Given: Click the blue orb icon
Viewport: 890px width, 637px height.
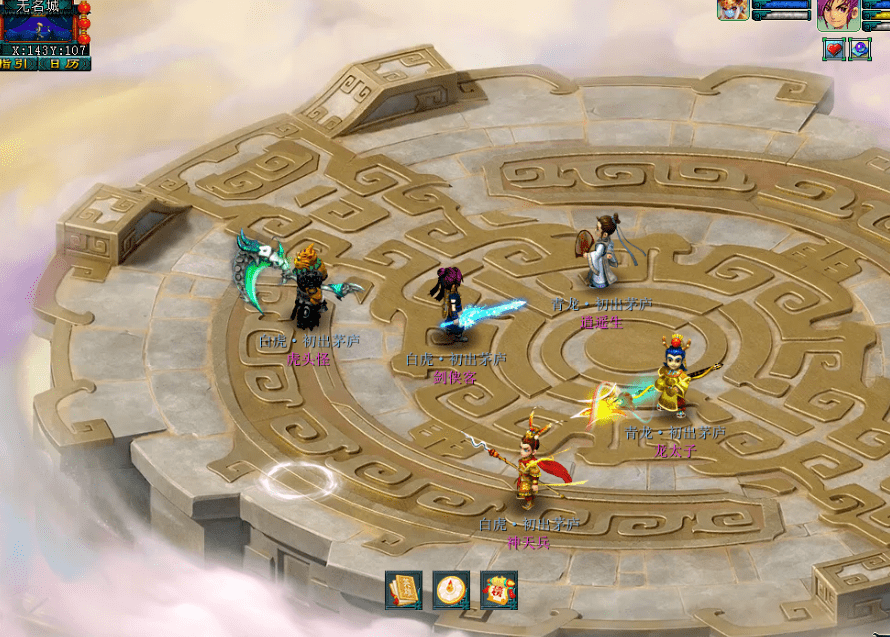Looking at the screenshot, I should tap(860, 48).
